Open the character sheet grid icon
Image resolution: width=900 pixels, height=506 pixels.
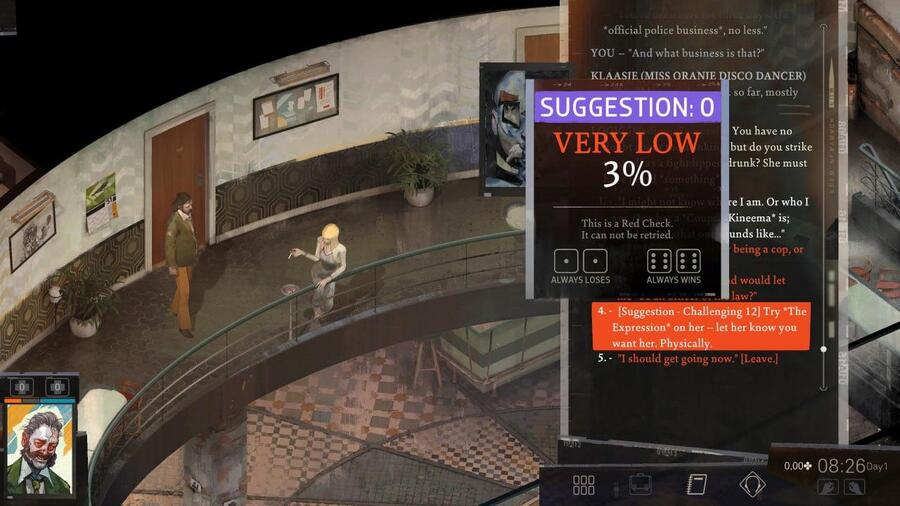tap(584, 485)
